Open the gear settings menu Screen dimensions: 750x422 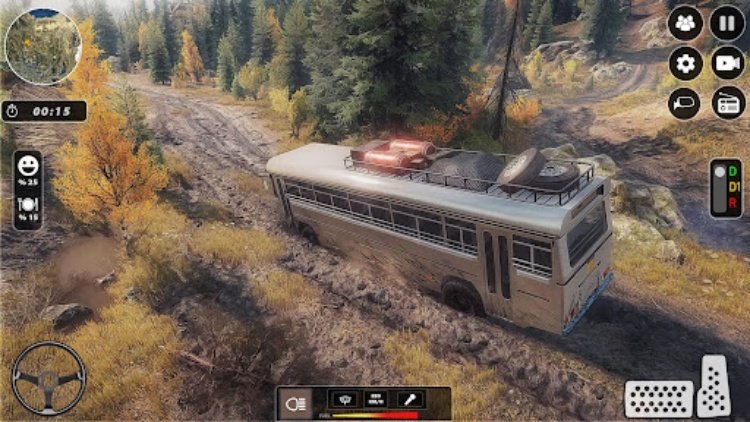[x=686, y=64]
